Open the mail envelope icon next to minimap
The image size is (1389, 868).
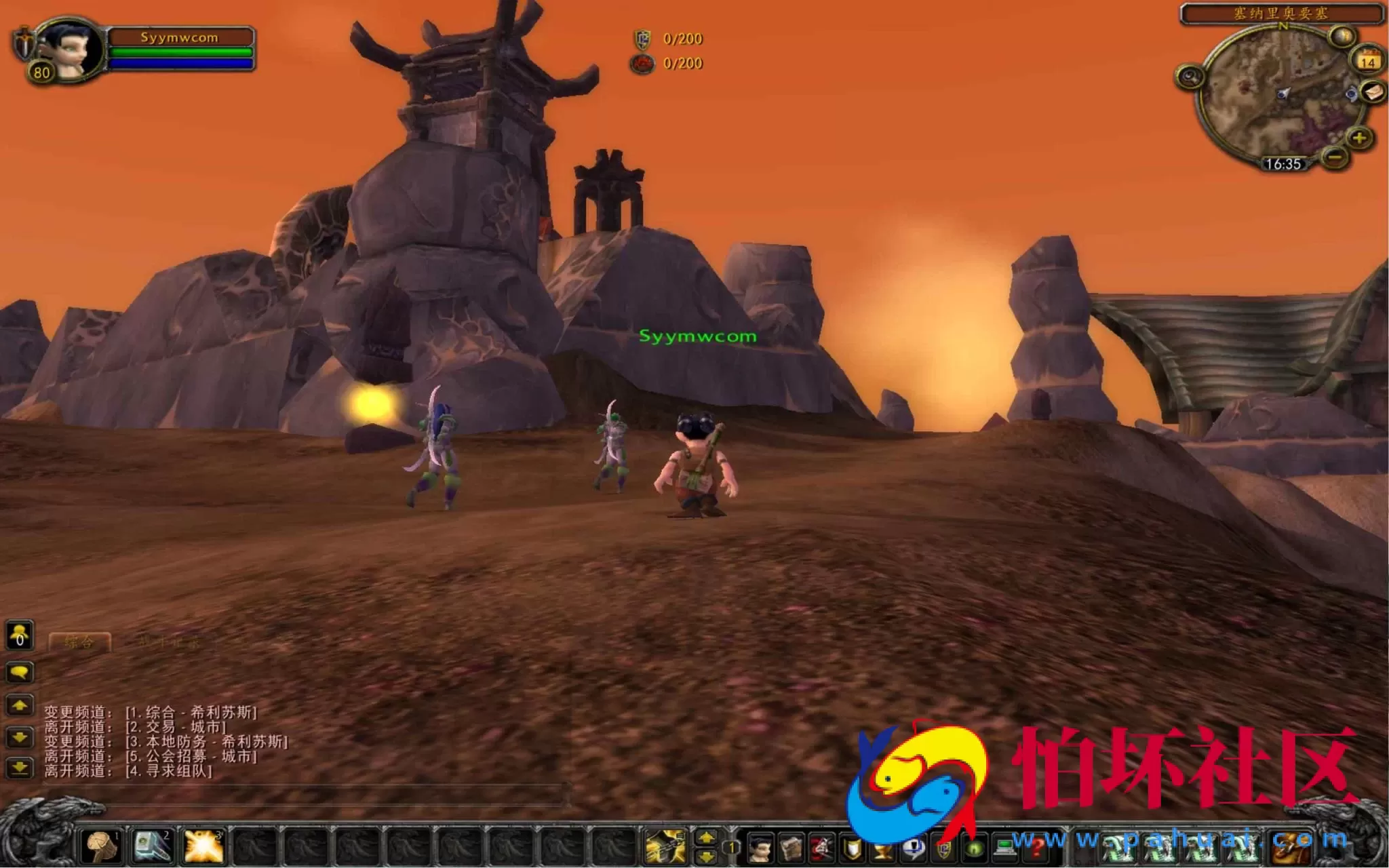pos(1372,93)
